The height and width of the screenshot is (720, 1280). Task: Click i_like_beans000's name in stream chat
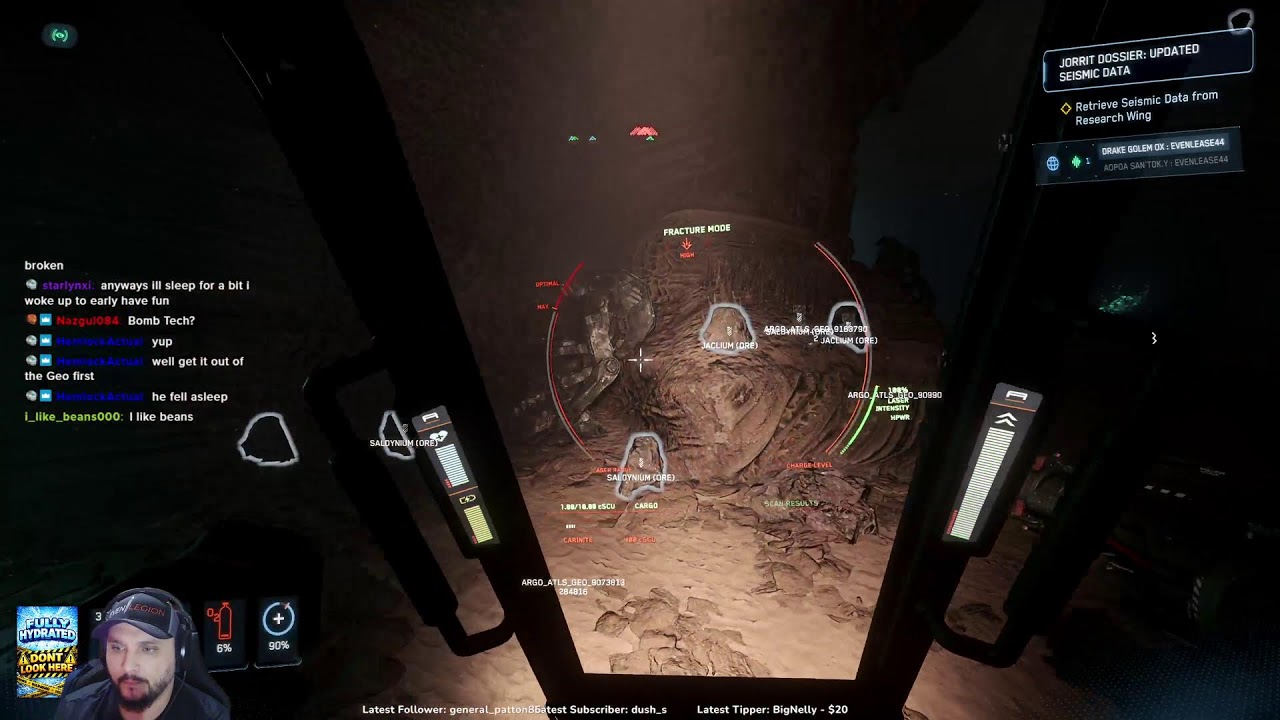tap(73, 416)
